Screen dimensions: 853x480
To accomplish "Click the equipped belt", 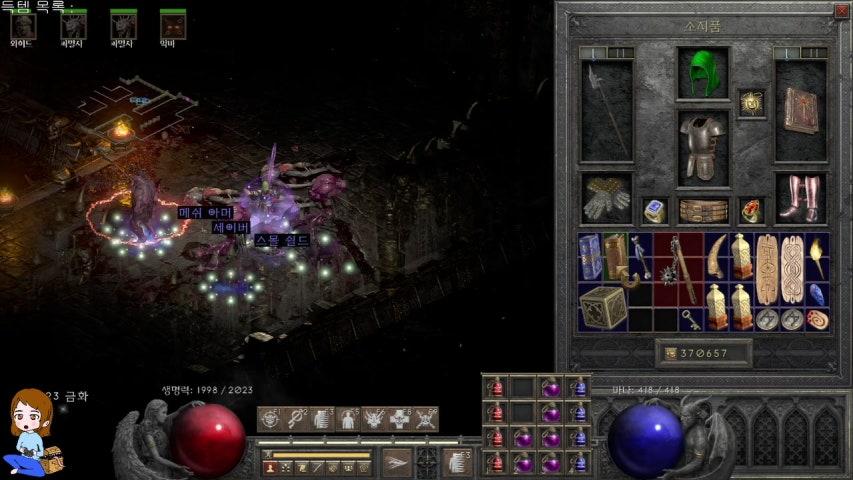I will [703, 210].
